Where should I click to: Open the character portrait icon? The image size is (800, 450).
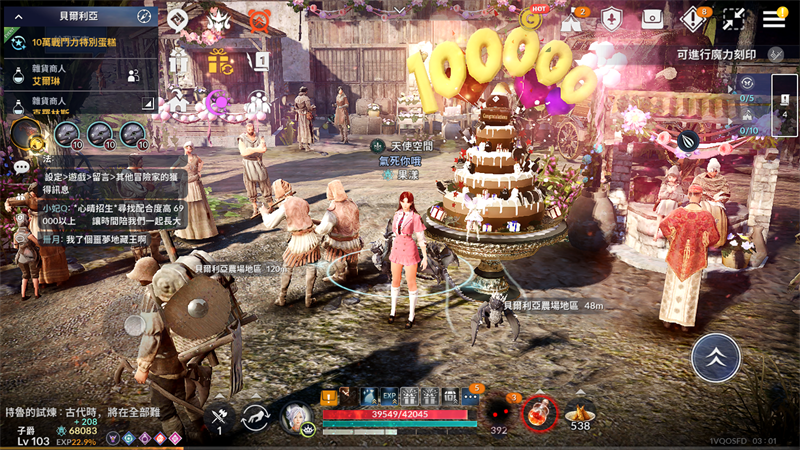296,415
